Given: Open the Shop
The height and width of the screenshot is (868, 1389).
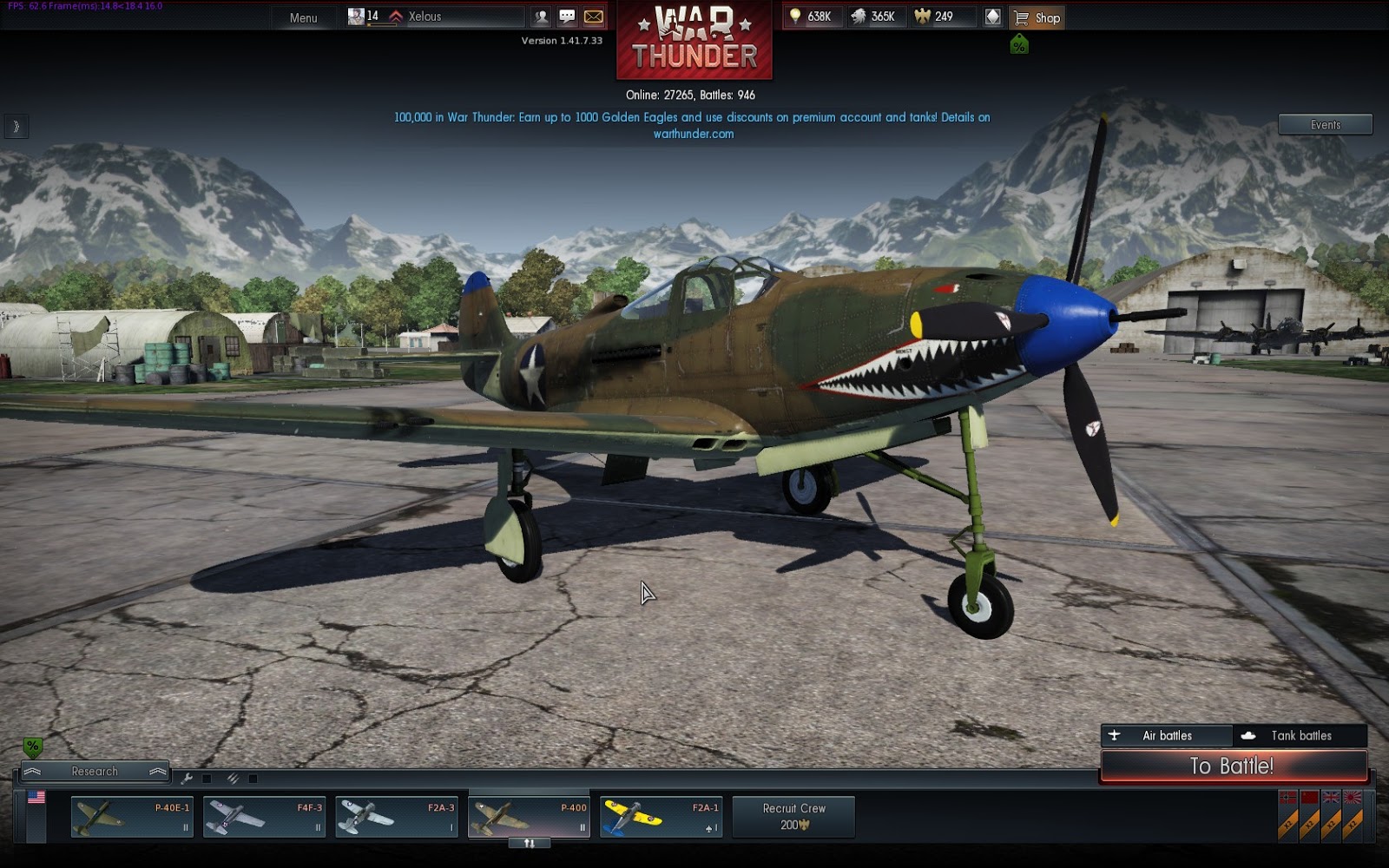Looking at the screenshot, I should [1038, 17].
